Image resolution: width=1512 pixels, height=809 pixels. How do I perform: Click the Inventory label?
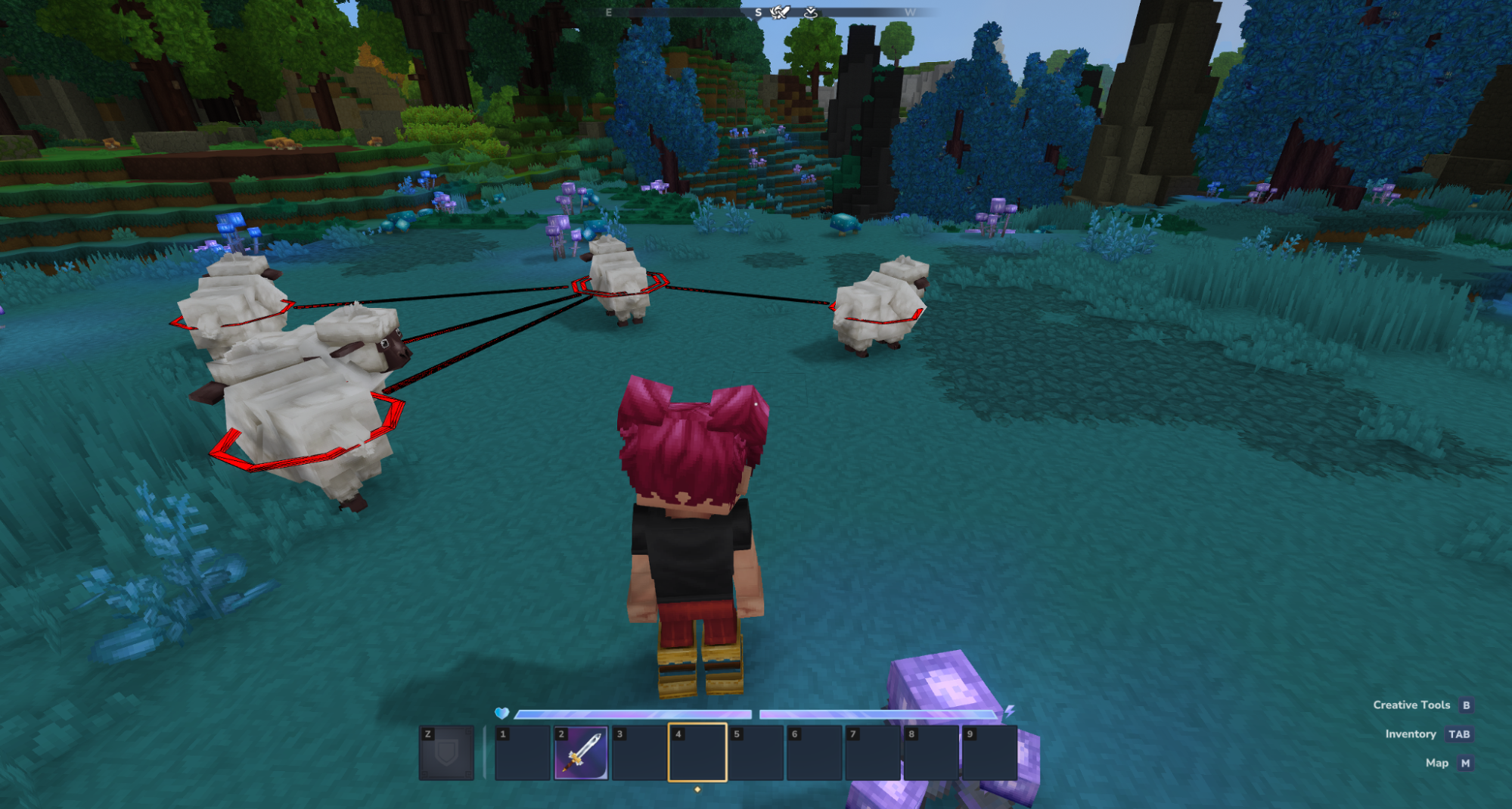click(x=1410, y=733)
